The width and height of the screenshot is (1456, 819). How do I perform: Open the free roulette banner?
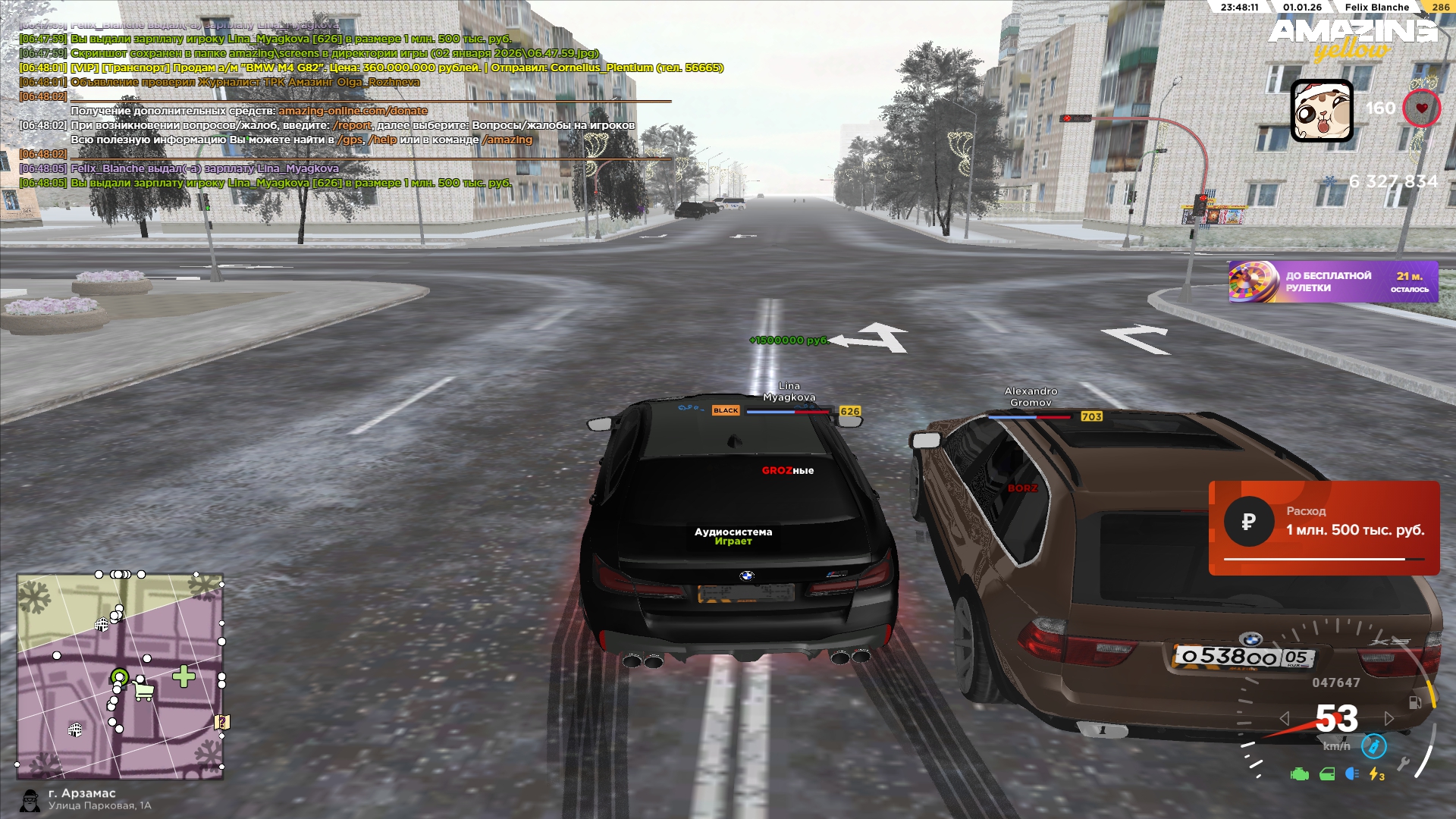click(1332, 282)
